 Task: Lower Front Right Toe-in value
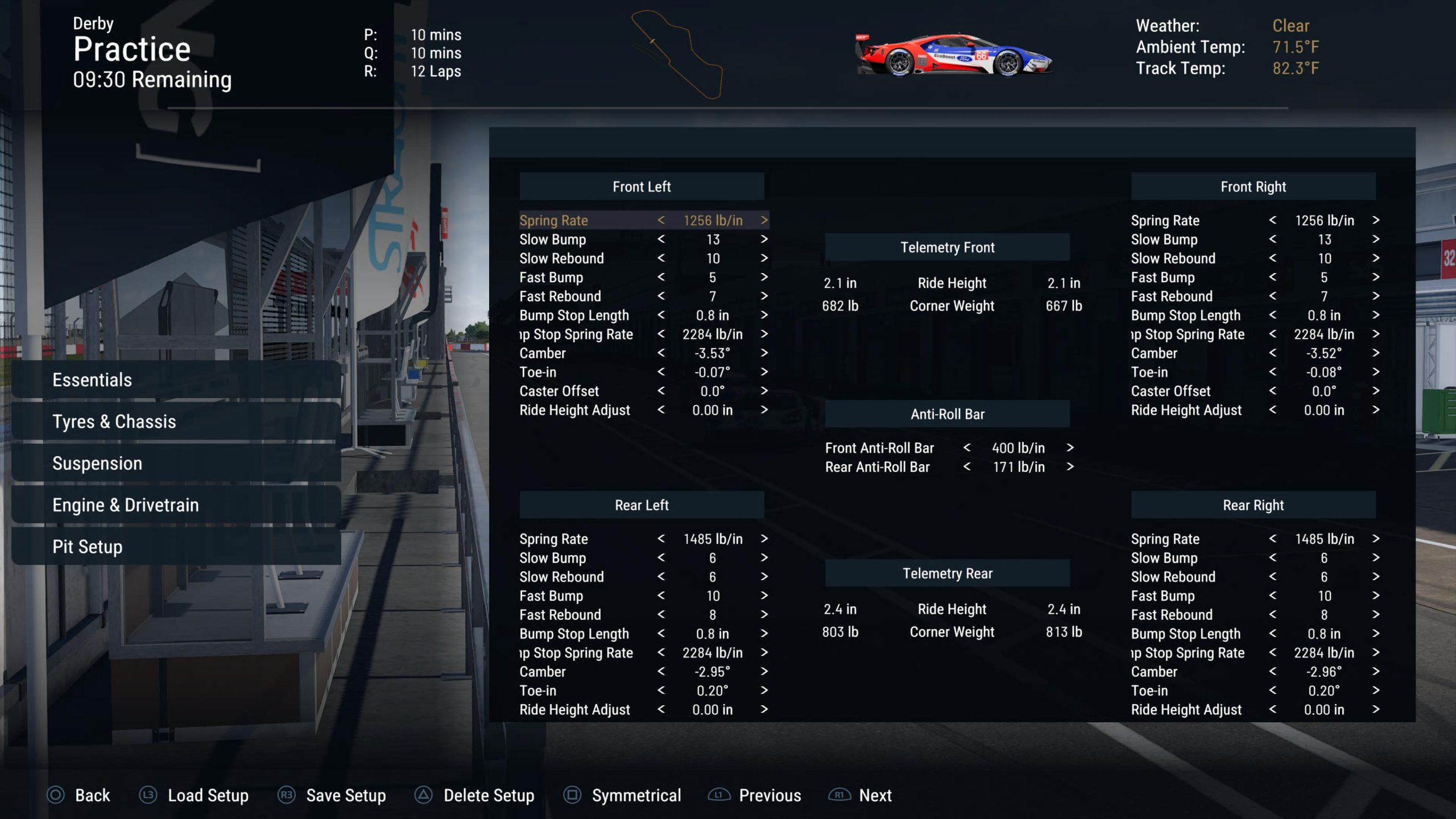(x=1272, y=372)
